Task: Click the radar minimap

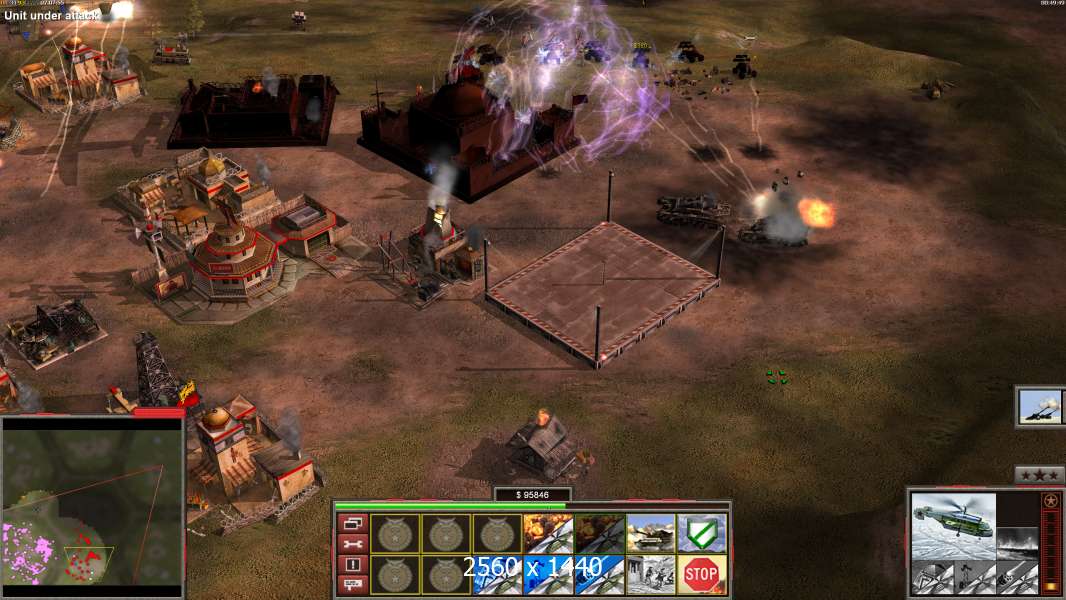Action: click(92, 508)
